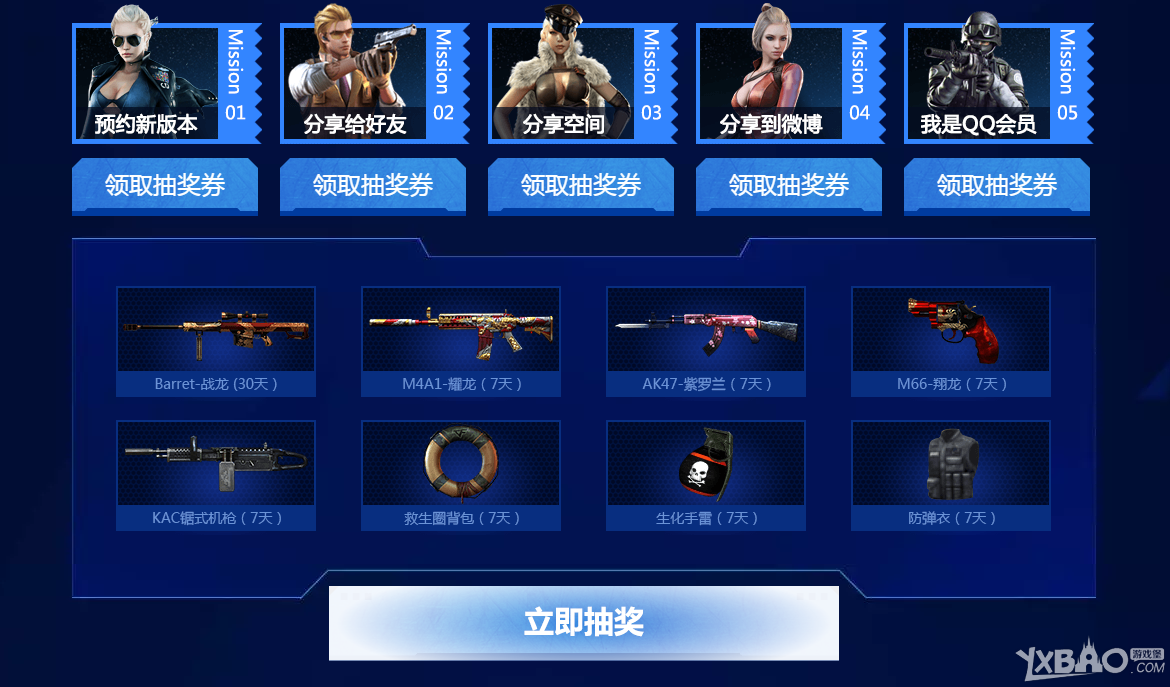This screenshot has height=687, width=1170.
Task: Open the YXBAO 游戏堡 watermark logo
Action: 1090,662
